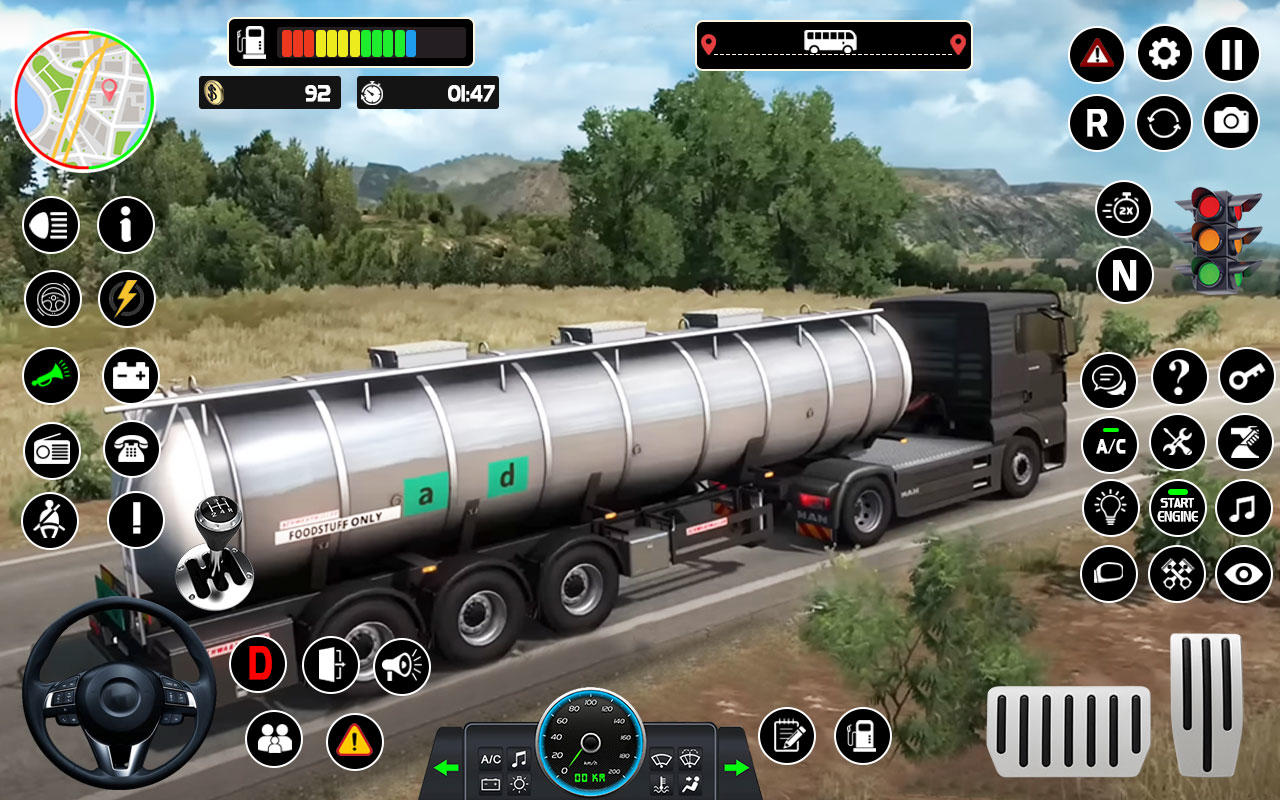This screenshot has width=1280, height=800.
Task: Click the side mirror icon
Action: 1109,576
